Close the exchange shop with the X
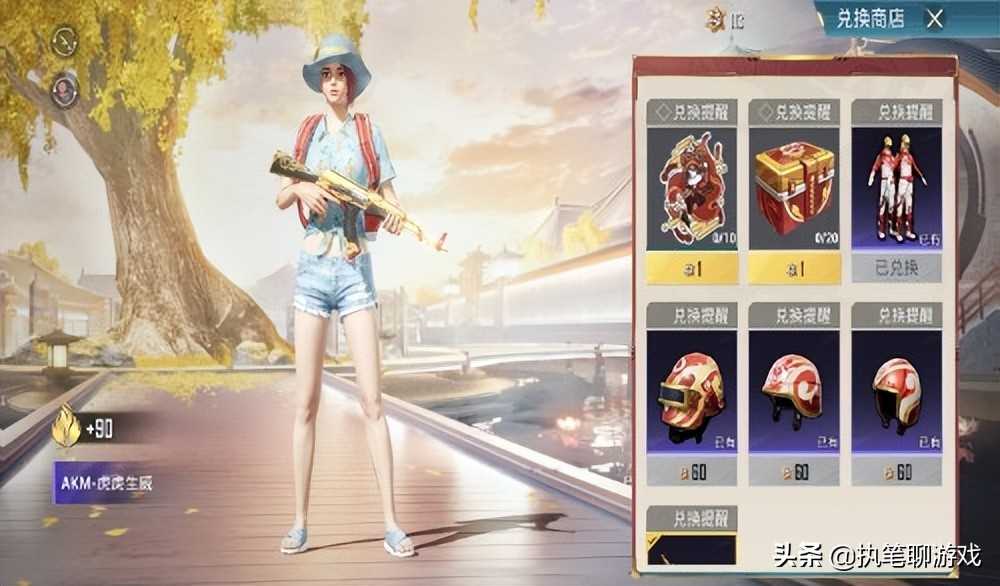1000x586 pixels. point(934,18)
